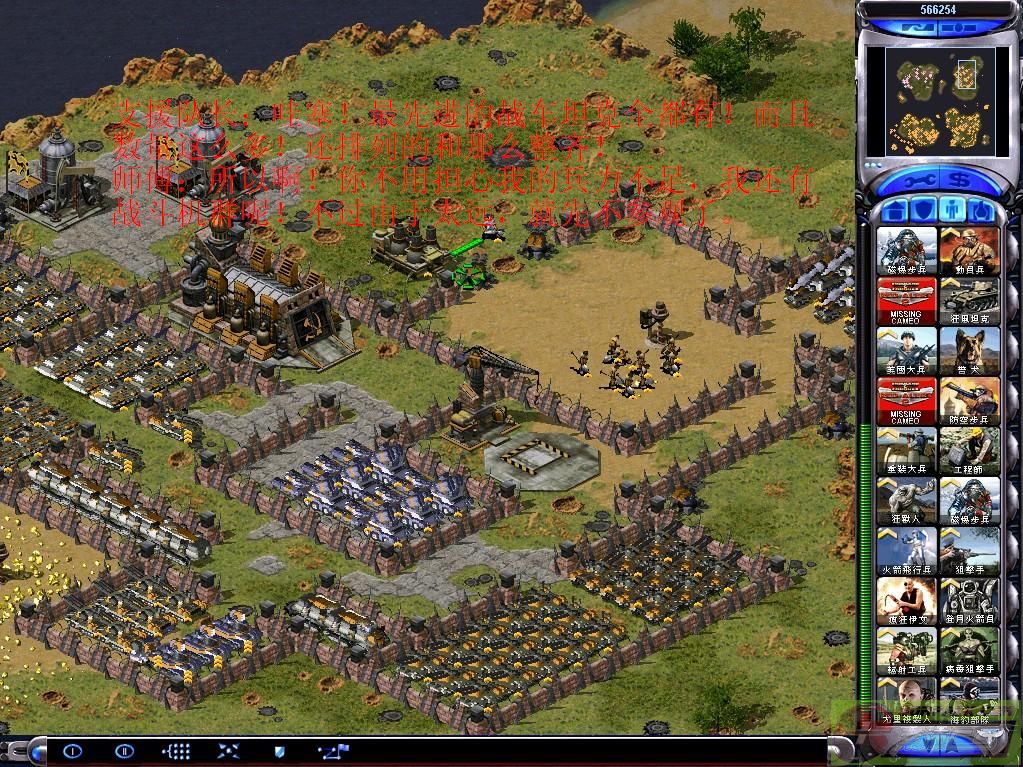Switch to the shield defenses tab
Viewport: 1023px width, 767px height.
click(925, 212)
